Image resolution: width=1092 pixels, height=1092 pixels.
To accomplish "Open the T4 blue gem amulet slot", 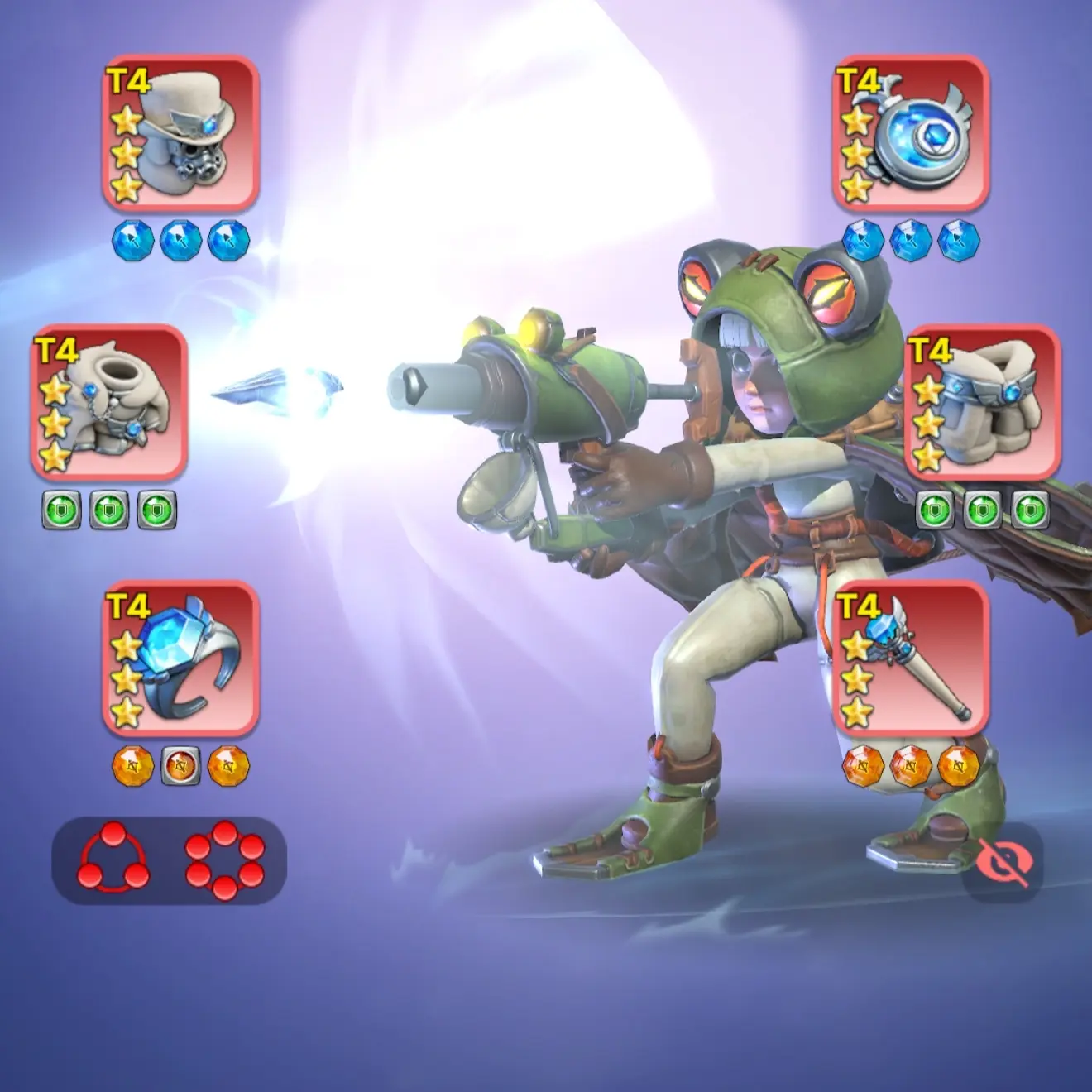I will coord(910,133).
